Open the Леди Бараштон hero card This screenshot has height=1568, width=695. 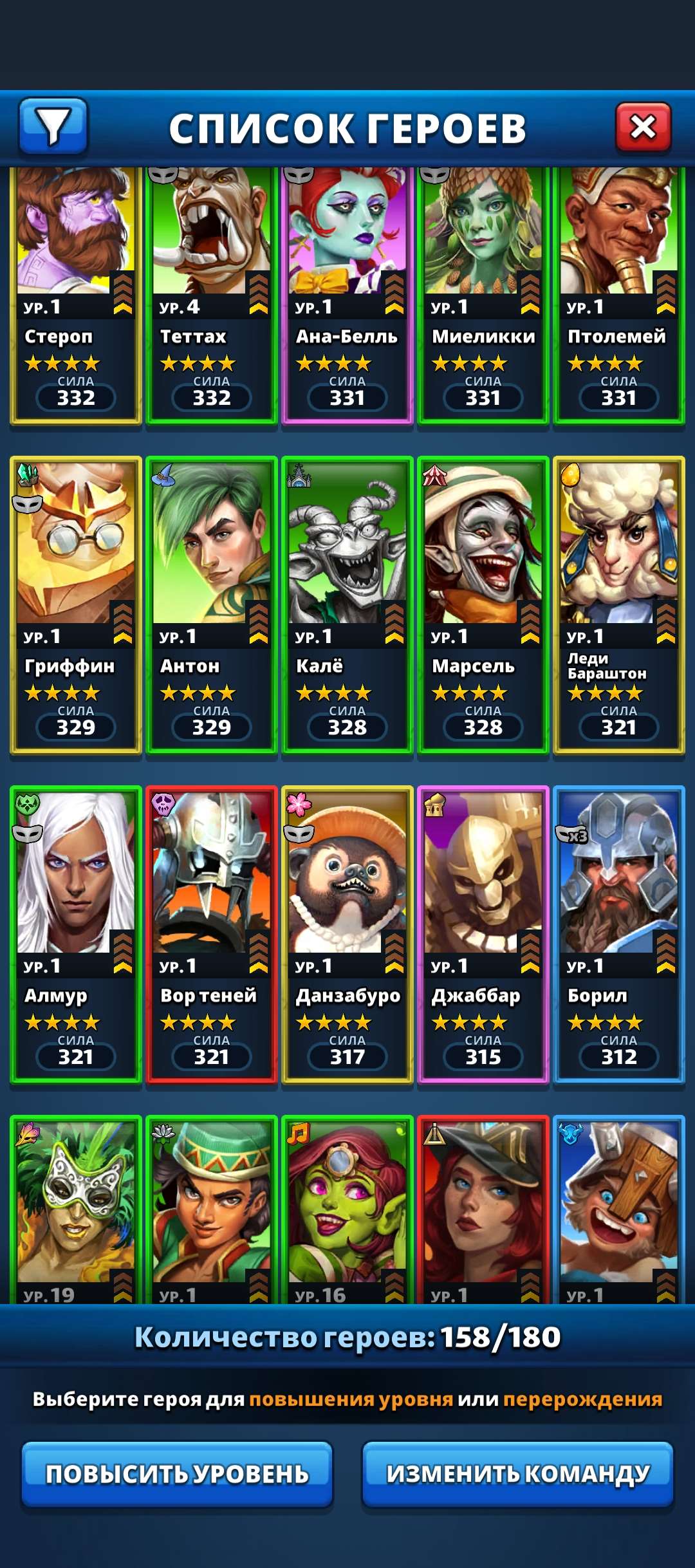(618, 605)
